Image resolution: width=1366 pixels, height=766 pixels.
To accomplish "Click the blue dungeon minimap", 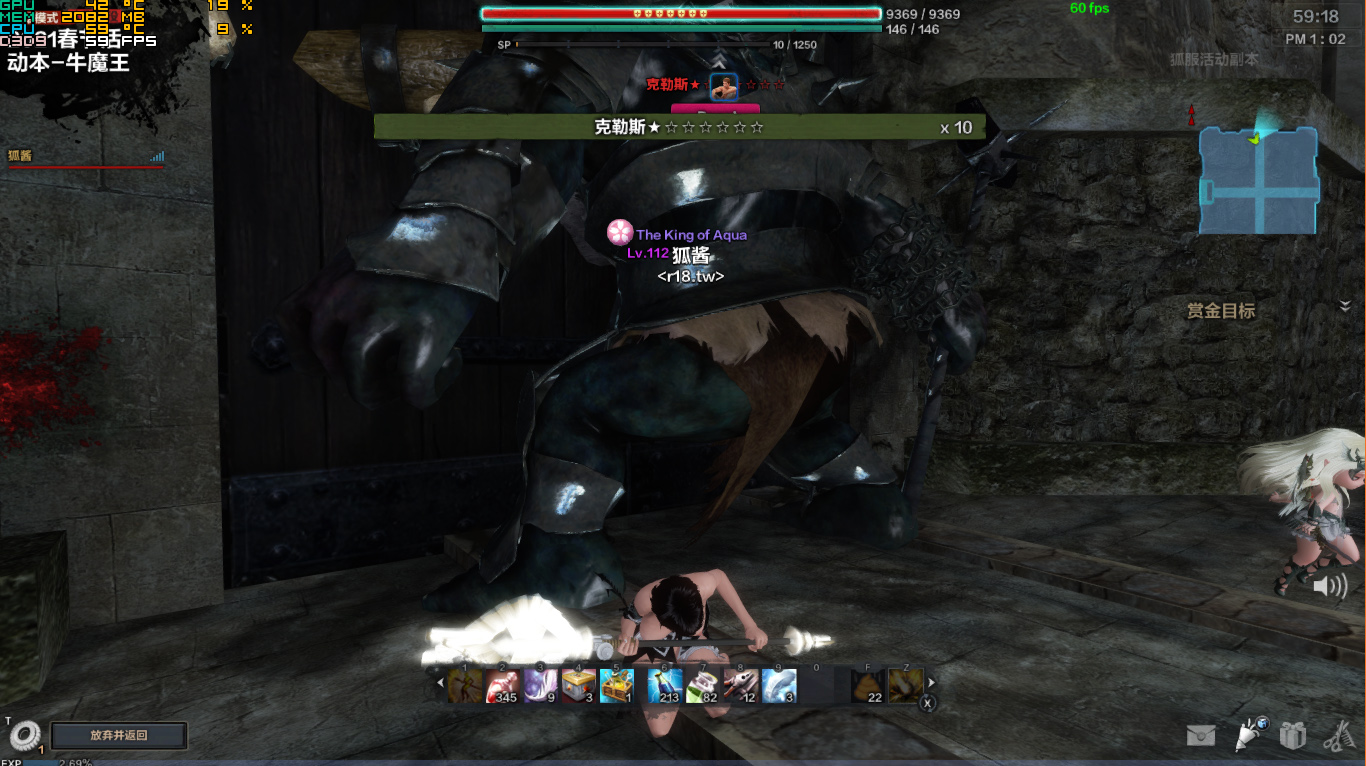I will [1259, 181].
